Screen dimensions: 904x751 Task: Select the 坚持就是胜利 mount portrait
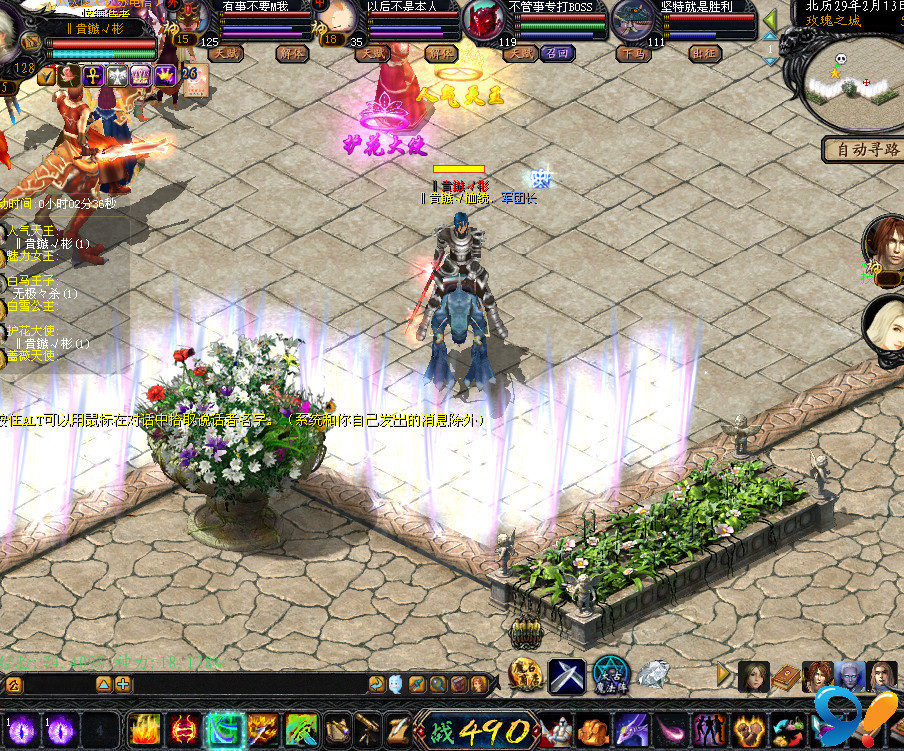click(x=634, y=19)
